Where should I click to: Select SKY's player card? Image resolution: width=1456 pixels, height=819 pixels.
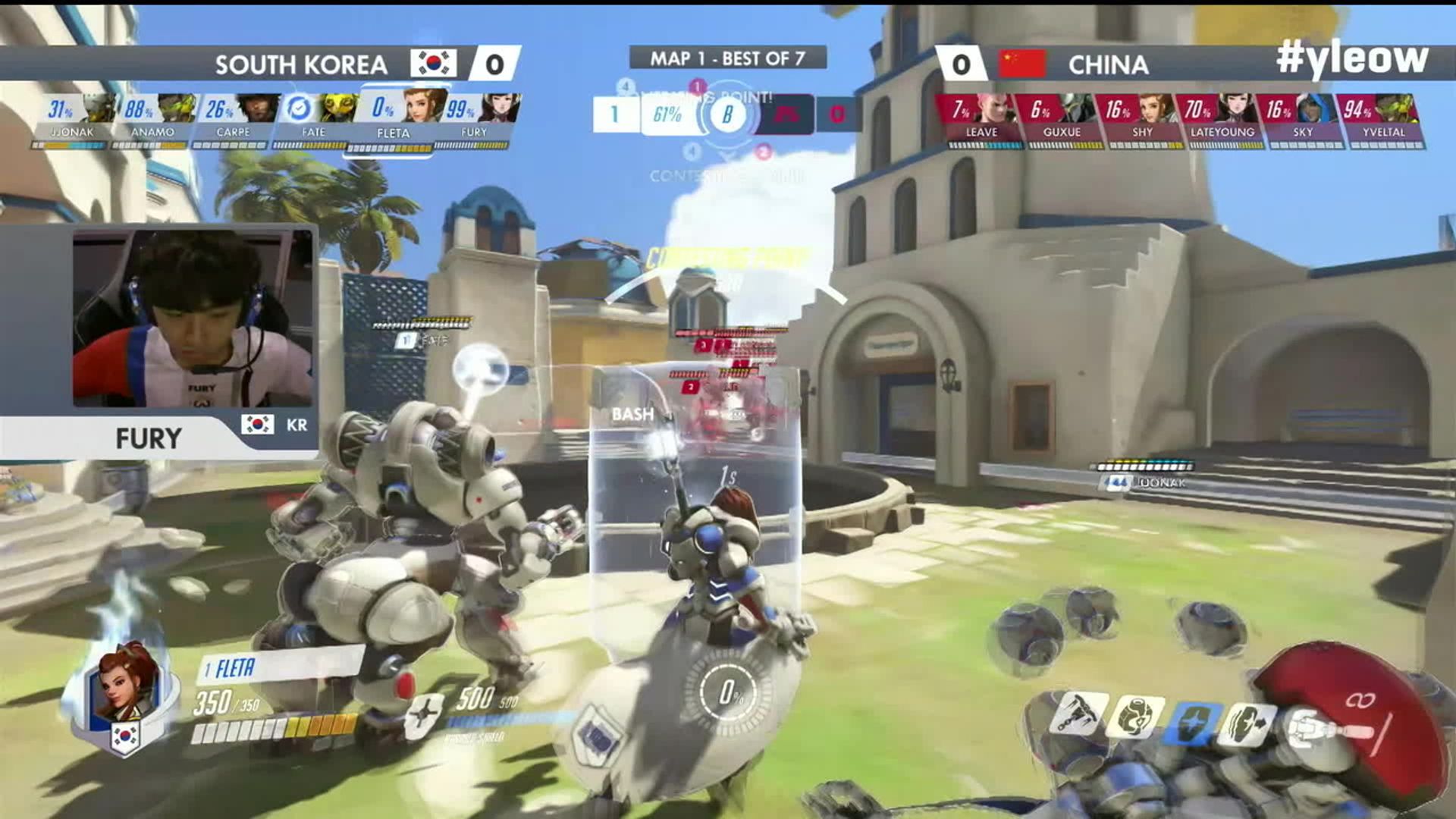pyautogui.click(x=1303, y=119)
